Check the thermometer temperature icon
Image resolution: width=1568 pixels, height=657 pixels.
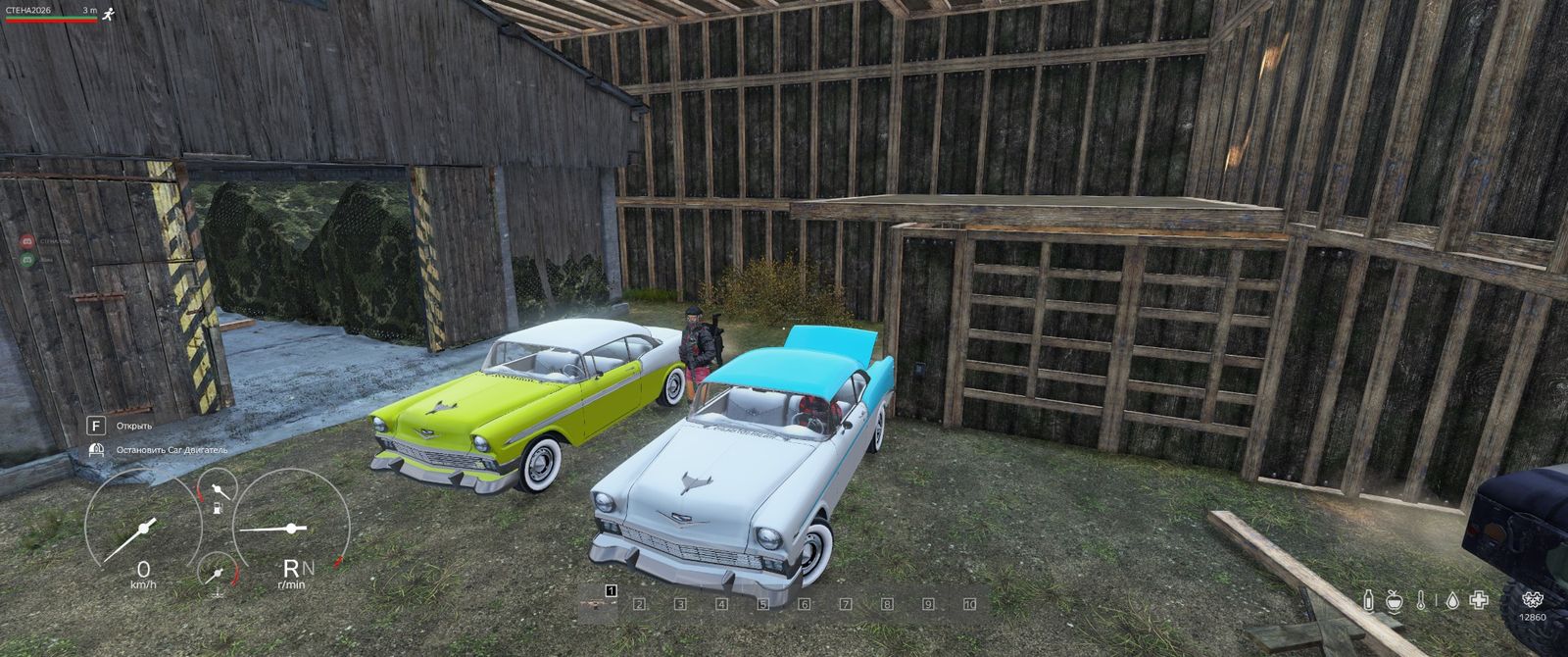[1421, 600]
